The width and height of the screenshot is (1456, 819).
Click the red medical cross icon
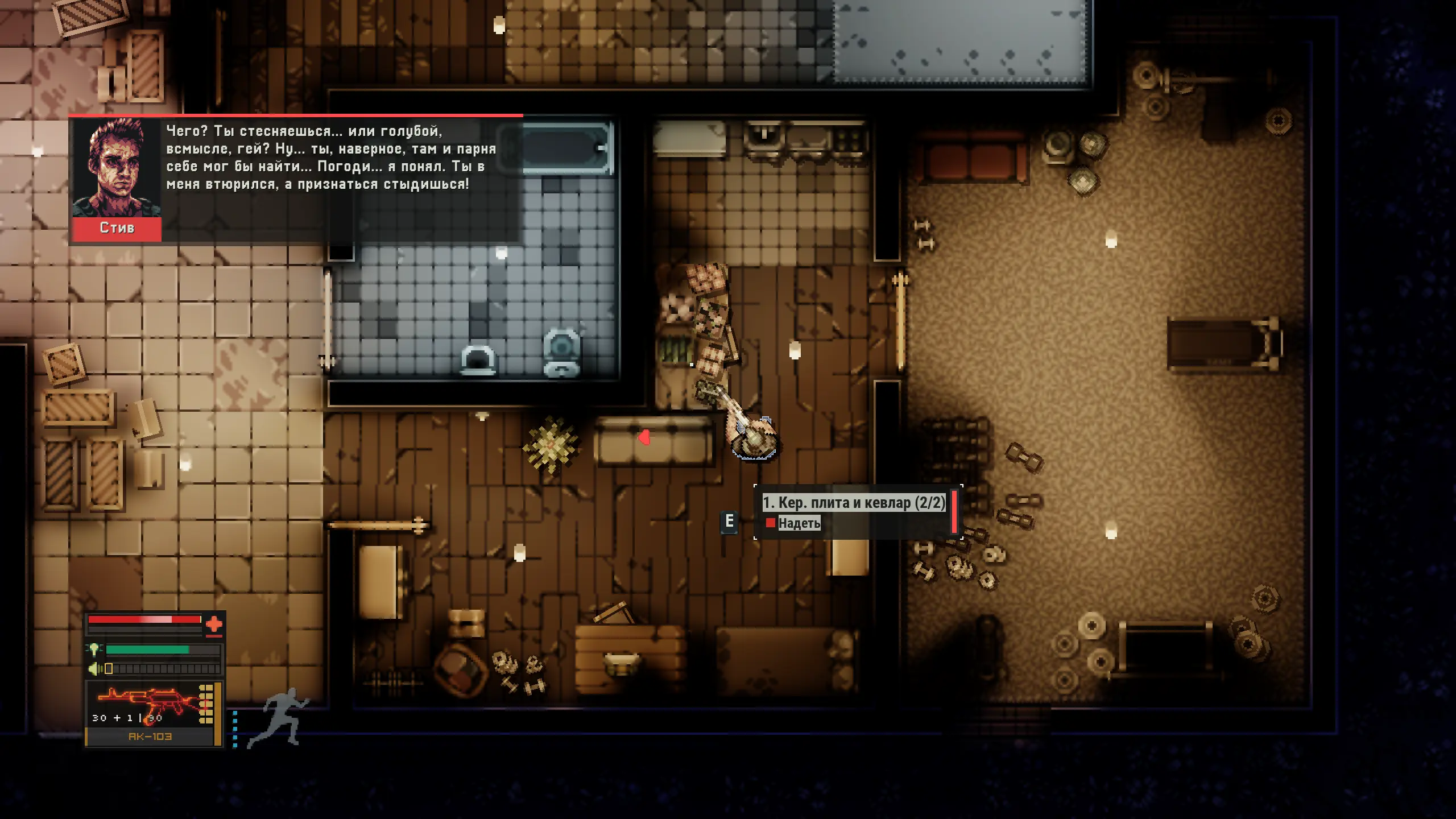tap(214, 624)
